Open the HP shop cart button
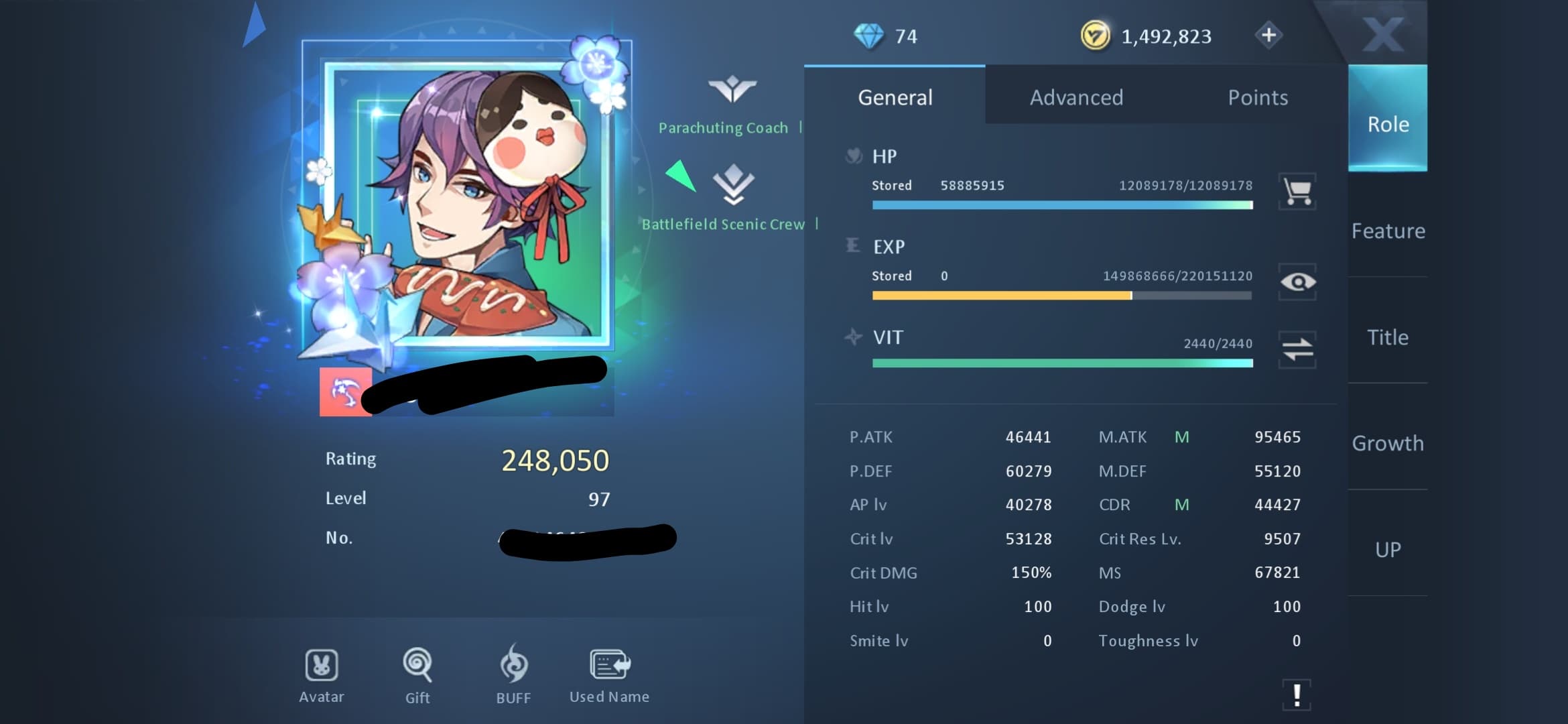1568x724 pixels. (x=1297, y=192)
